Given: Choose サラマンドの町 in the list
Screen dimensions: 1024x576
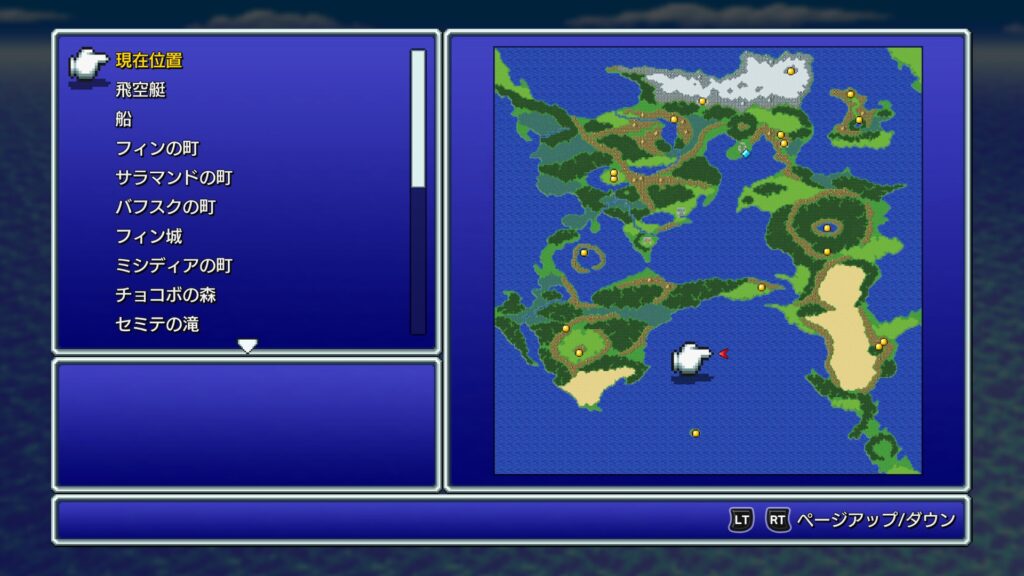Looking at the screenshot, I should (173, 178).
